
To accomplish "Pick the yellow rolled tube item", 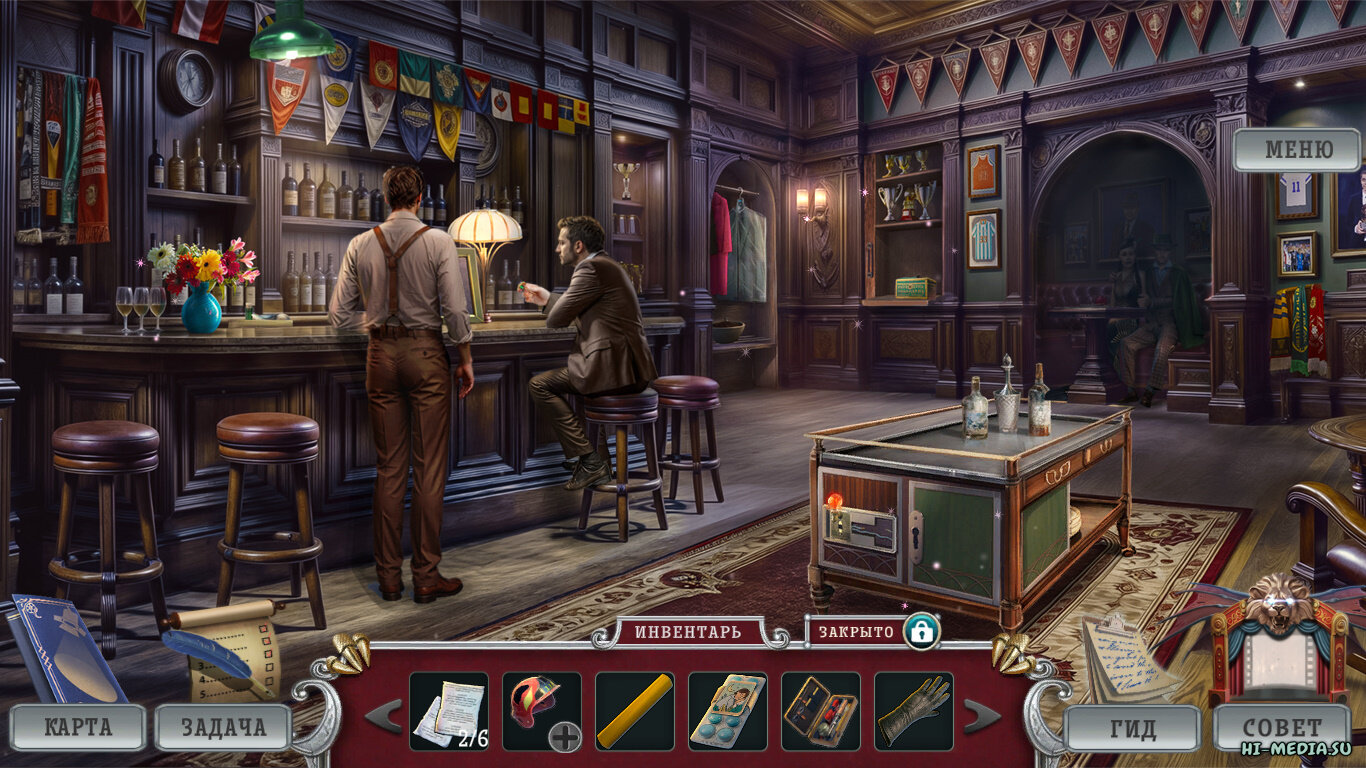I will (634, 711).
